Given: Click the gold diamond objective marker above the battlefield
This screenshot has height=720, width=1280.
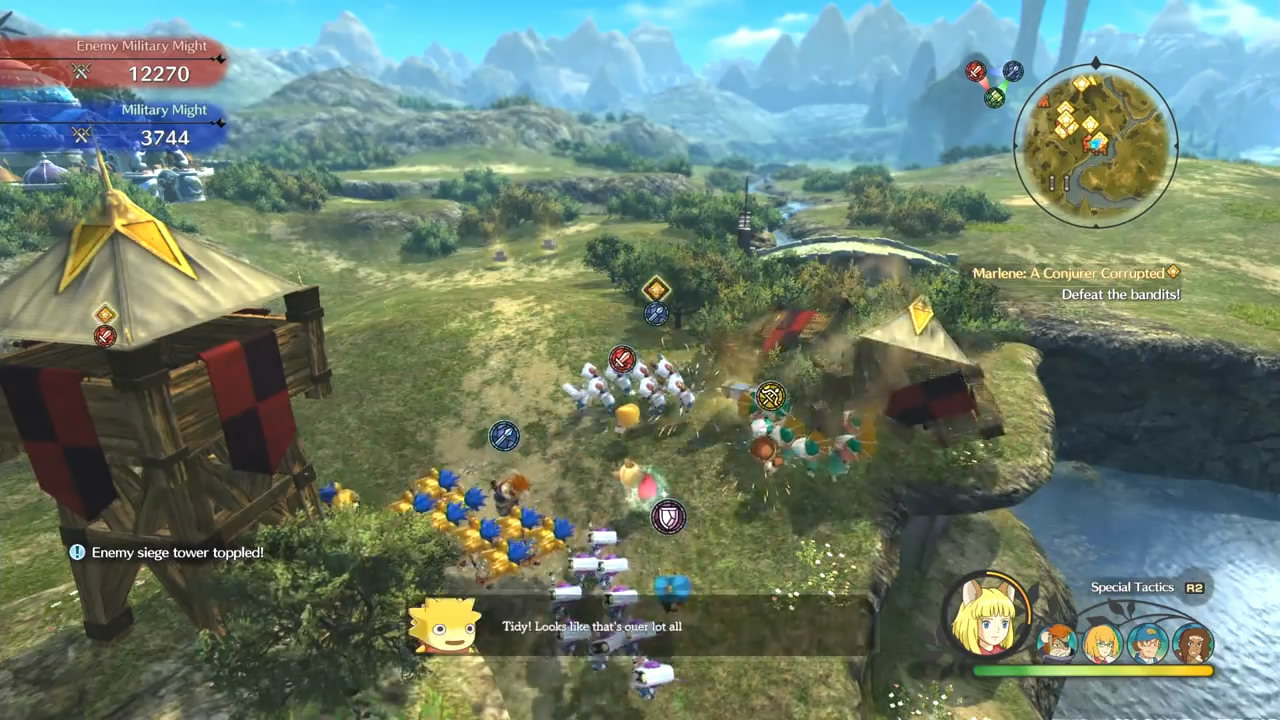Looking at the screenshot, I should (x=655, y=290).
